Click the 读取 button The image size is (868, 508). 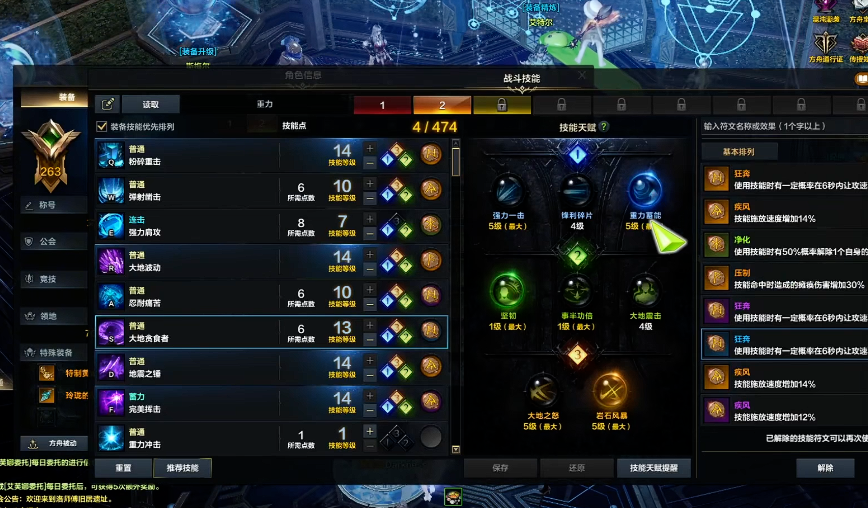(x=150, y=104)
